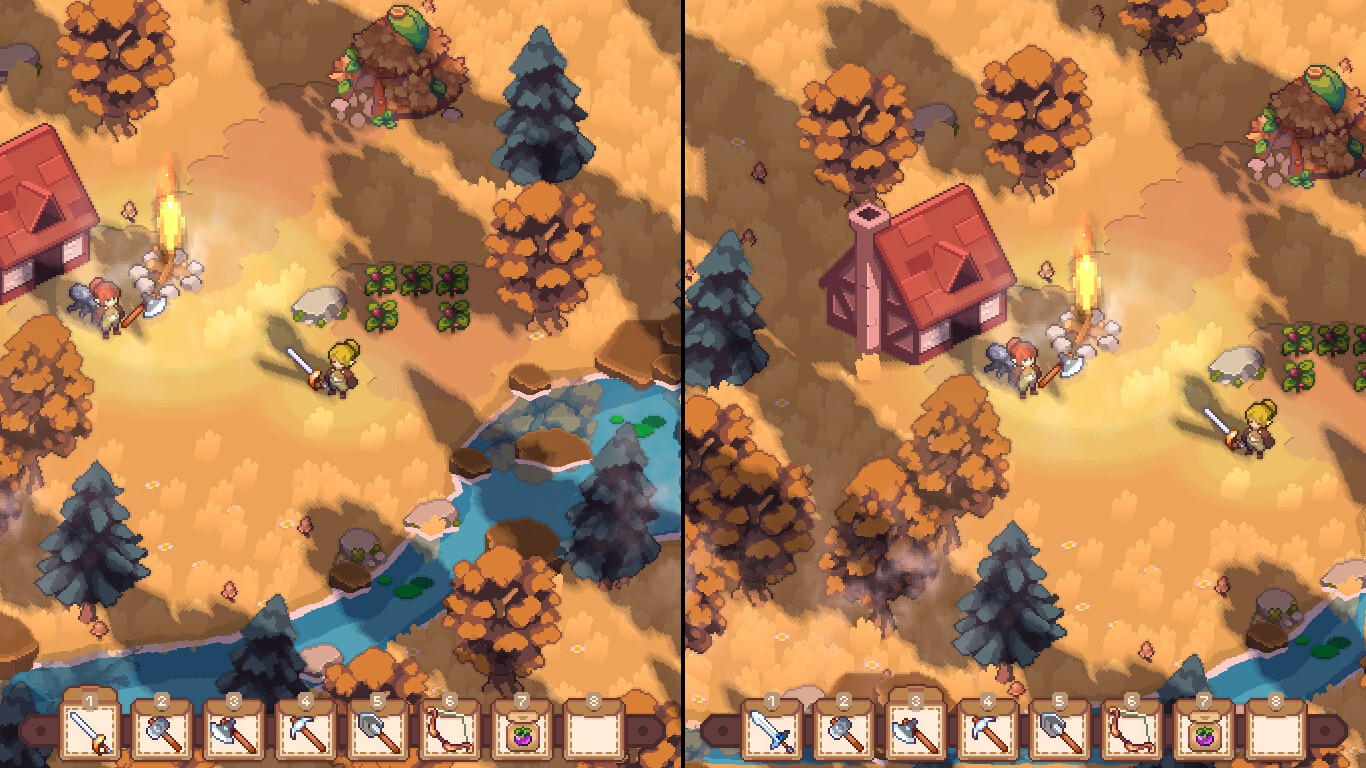This screenshot has height=768, width=1366.
Task: Click the empty hotbar slot 8 on right side
Action: tap(1277, 735)
